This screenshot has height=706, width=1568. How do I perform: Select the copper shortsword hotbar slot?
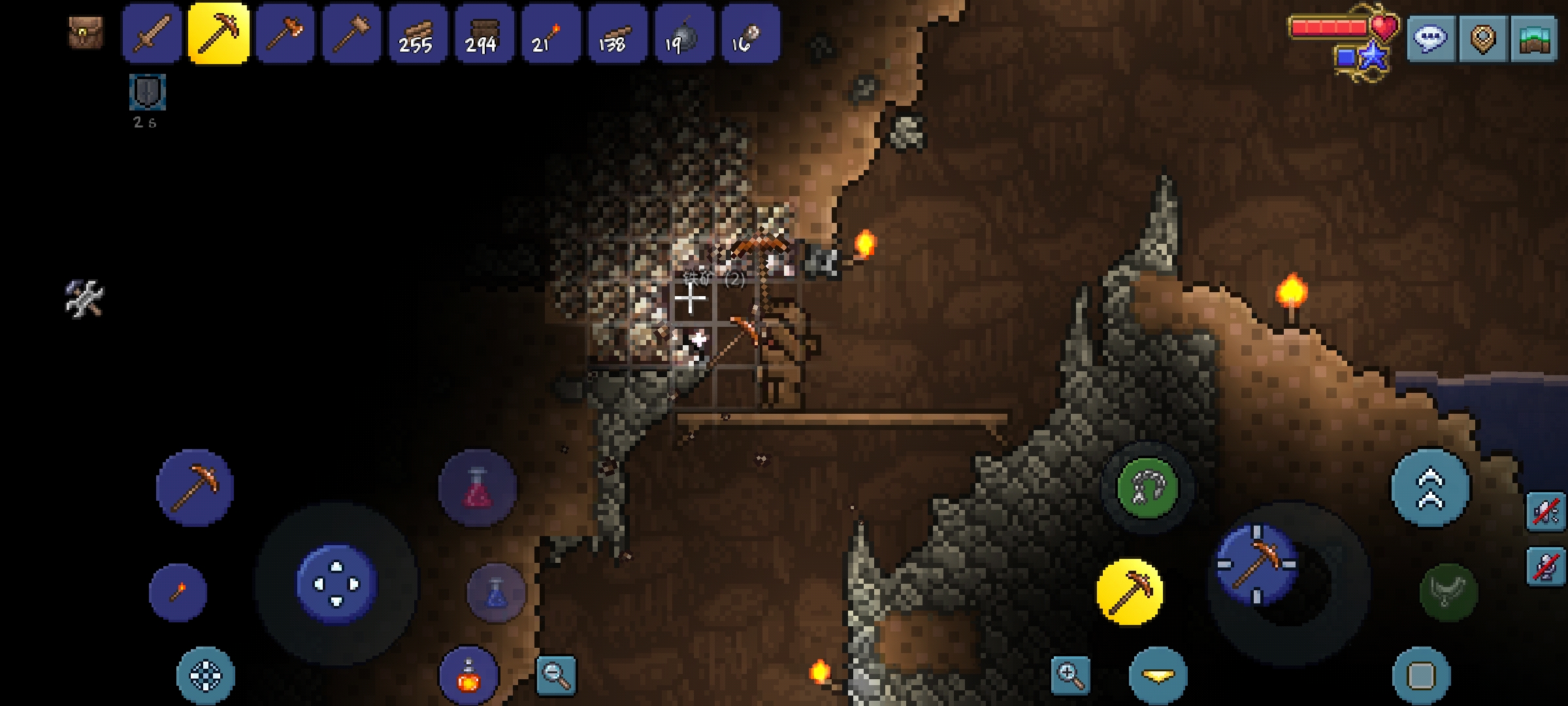coord(152,34)
